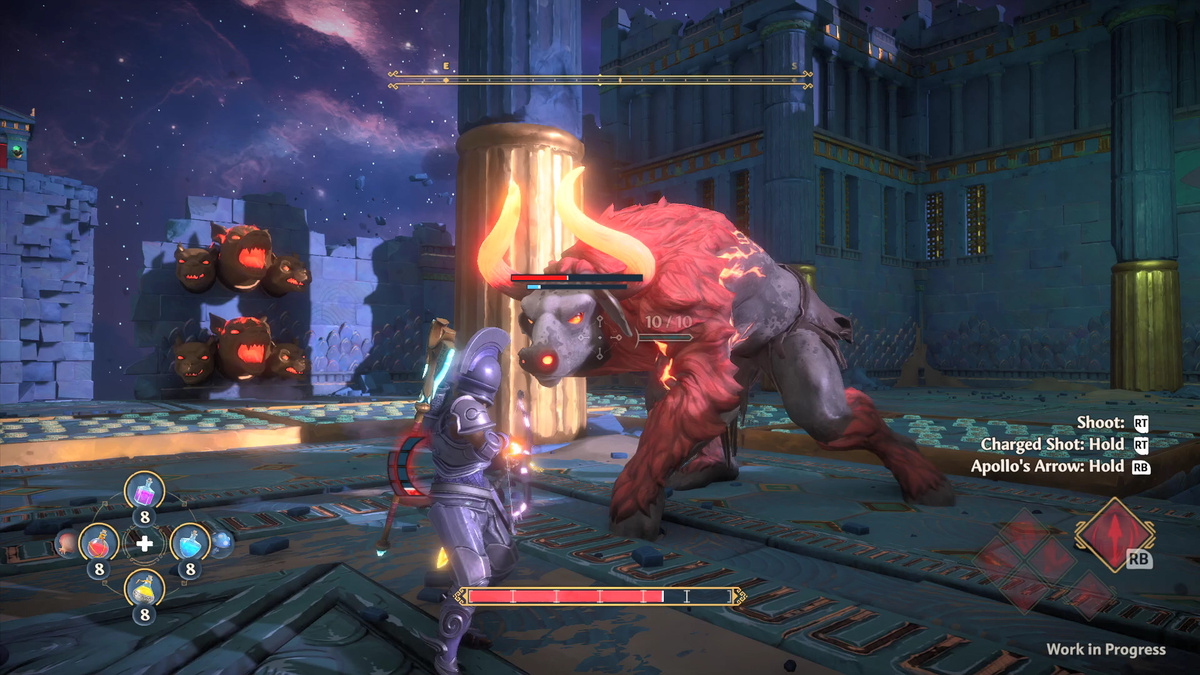Click the blue mushroom icon beside the potions

point(222,543)
